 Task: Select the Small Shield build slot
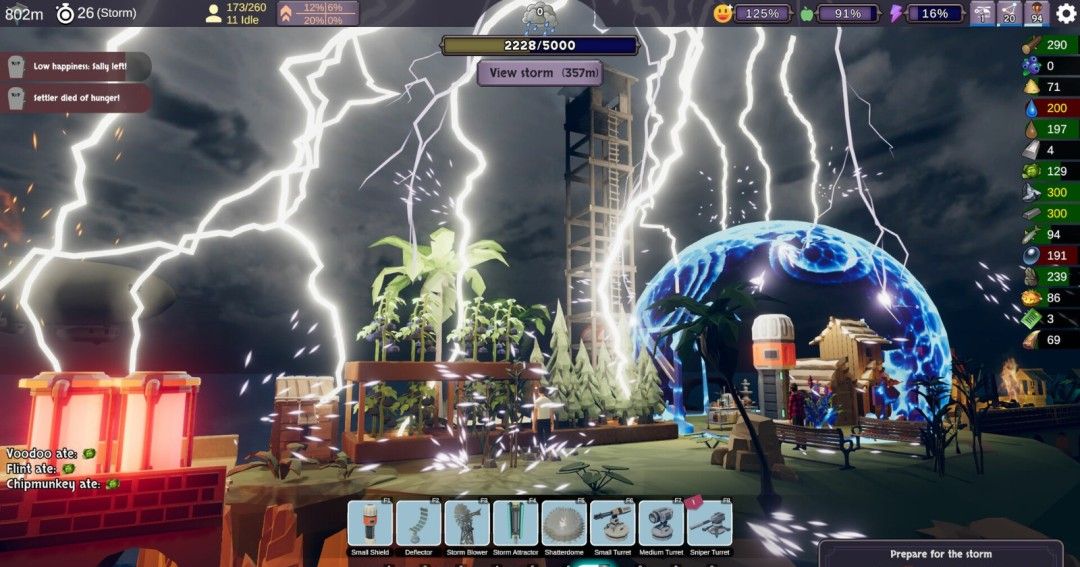coord(370,524)
